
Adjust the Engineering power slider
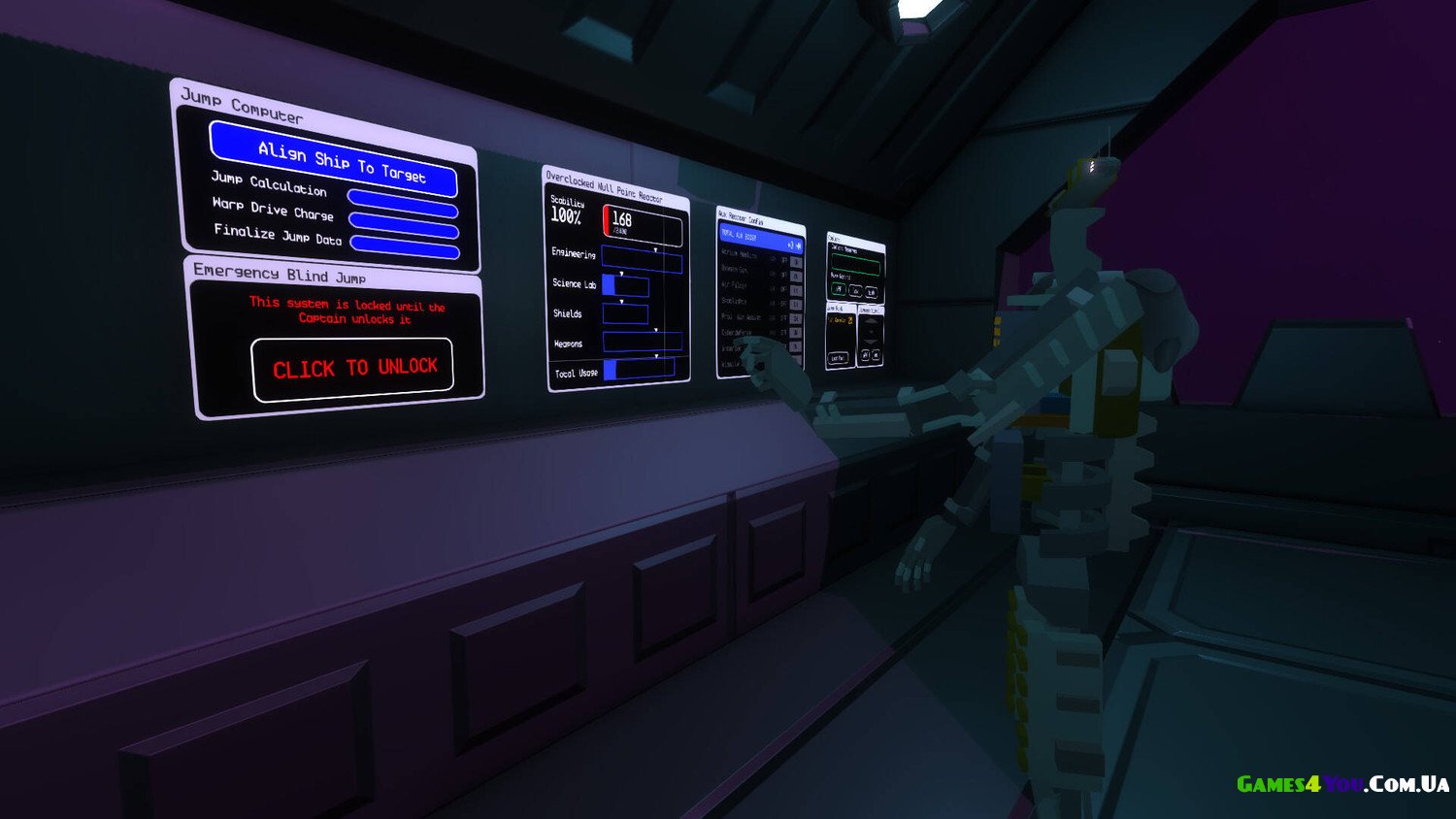[x=642, y=259]
